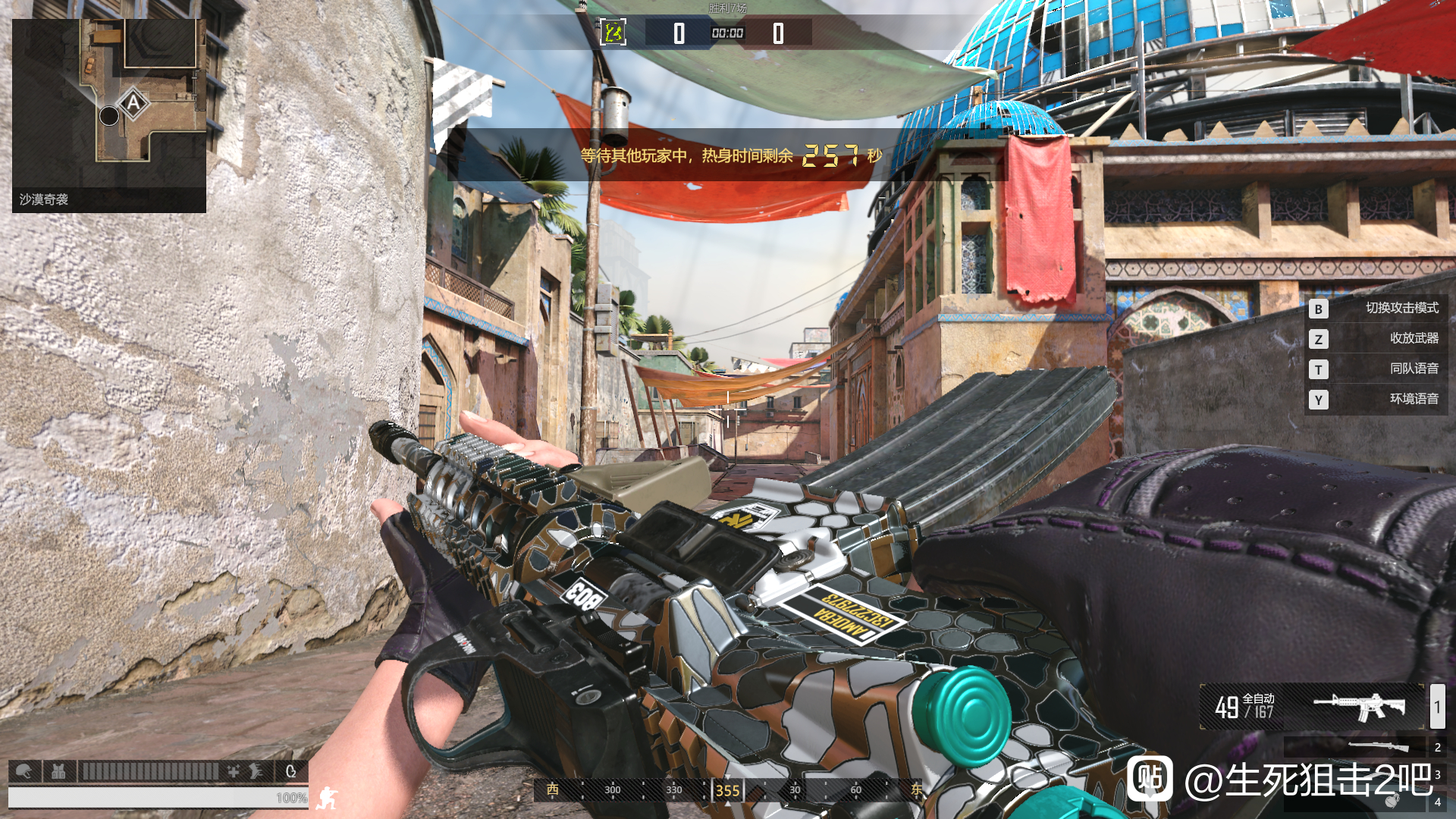Click the A bombsite marker on minimap
This screenshot has height=819, width=1456.
(x=134, y=103)
